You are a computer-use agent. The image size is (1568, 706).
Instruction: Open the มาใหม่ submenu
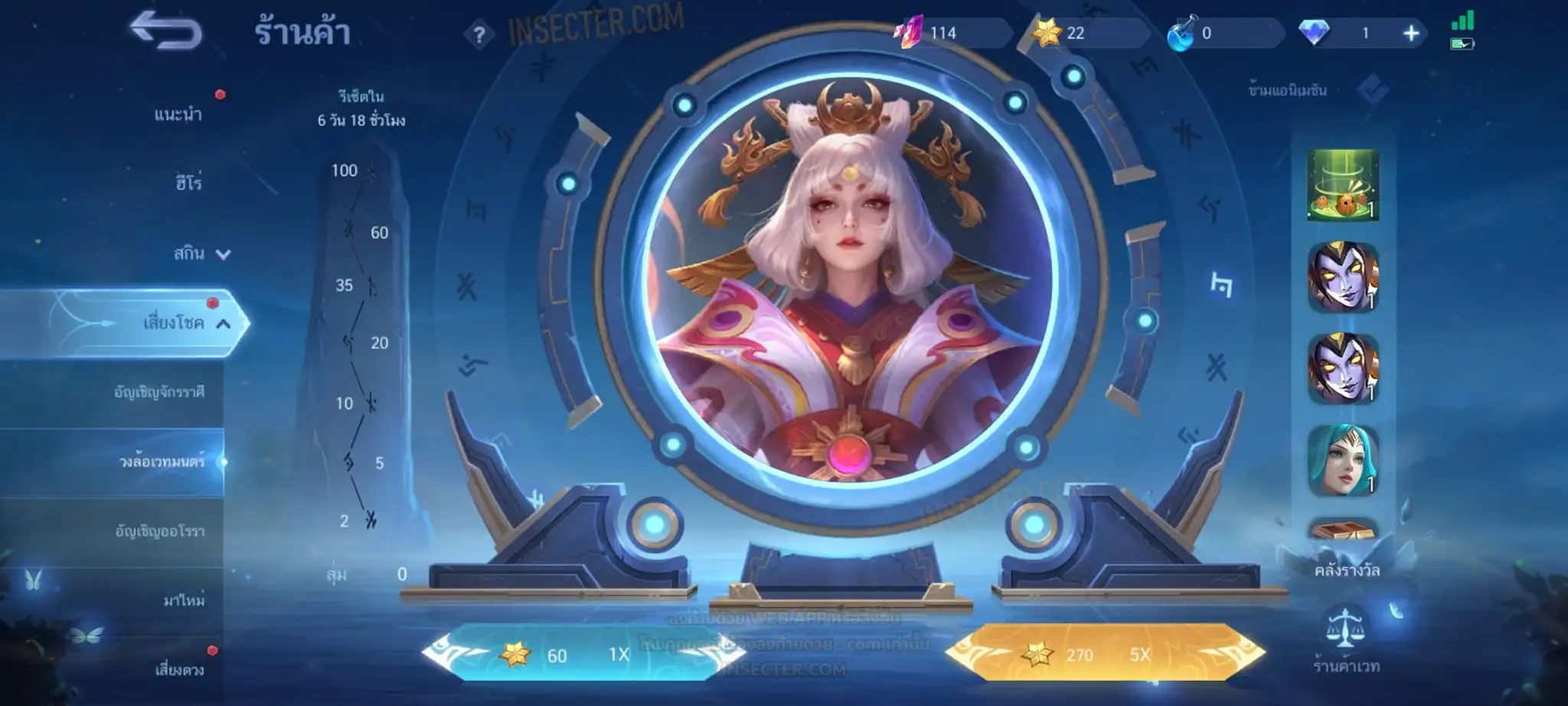(184, 600)
